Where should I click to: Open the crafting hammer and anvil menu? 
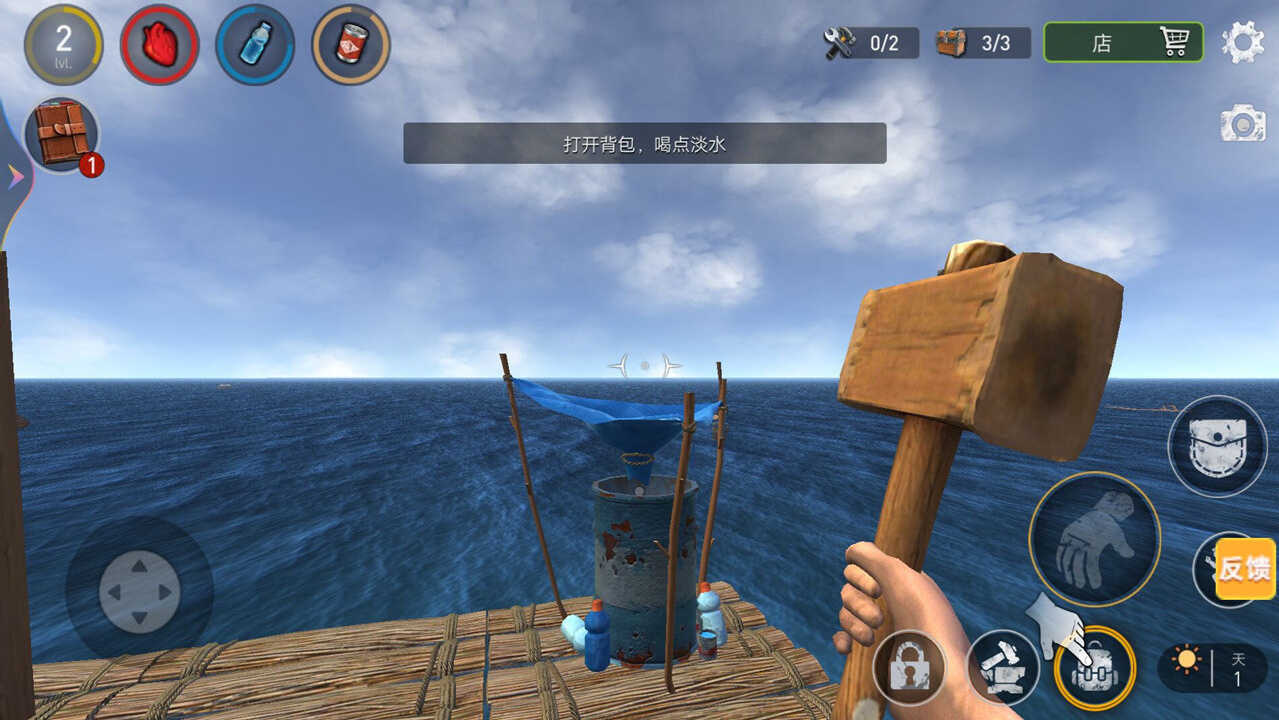click(1002, 667)
